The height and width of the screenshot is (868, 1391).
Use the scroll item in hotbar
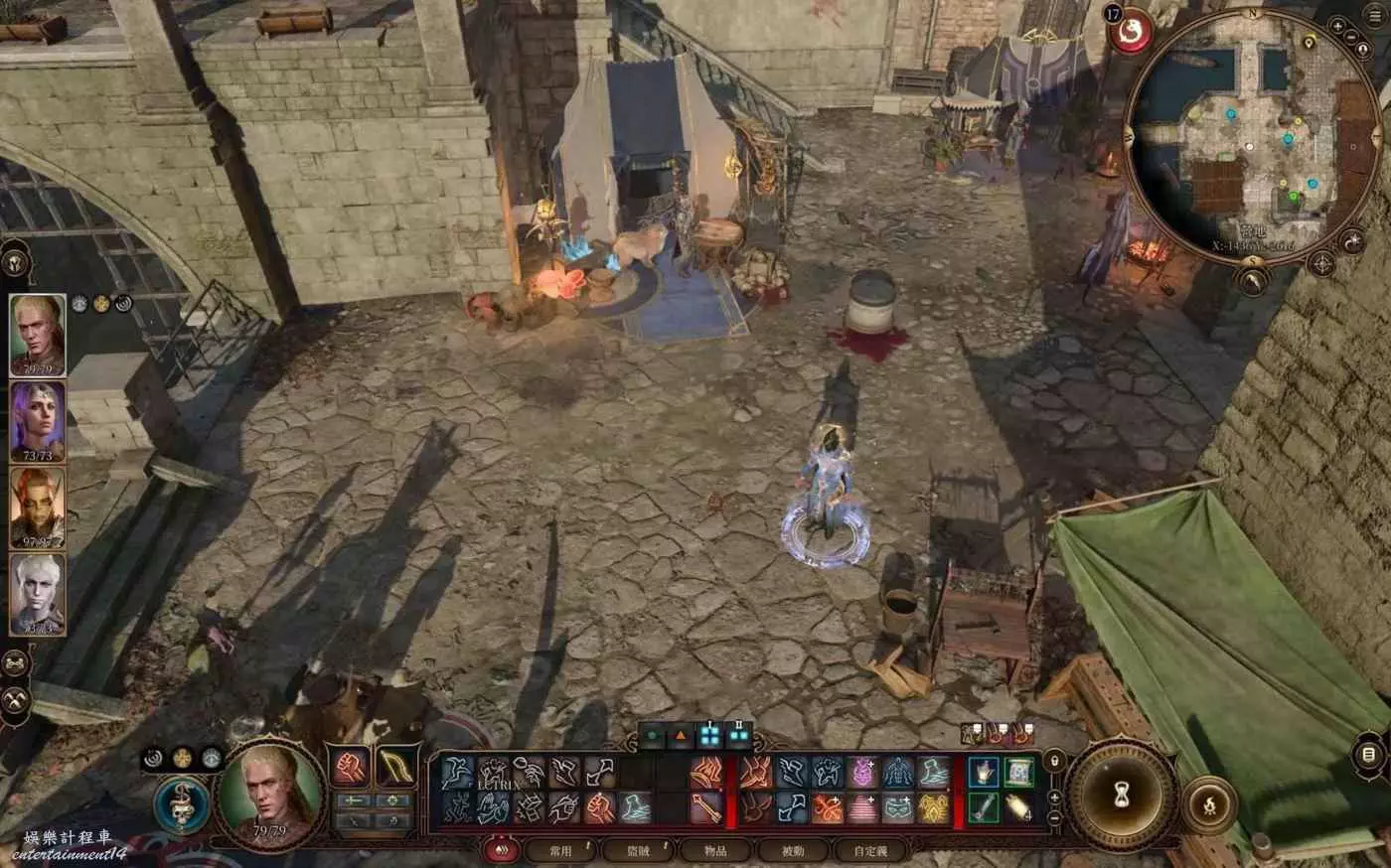(x=1017, y=806)
